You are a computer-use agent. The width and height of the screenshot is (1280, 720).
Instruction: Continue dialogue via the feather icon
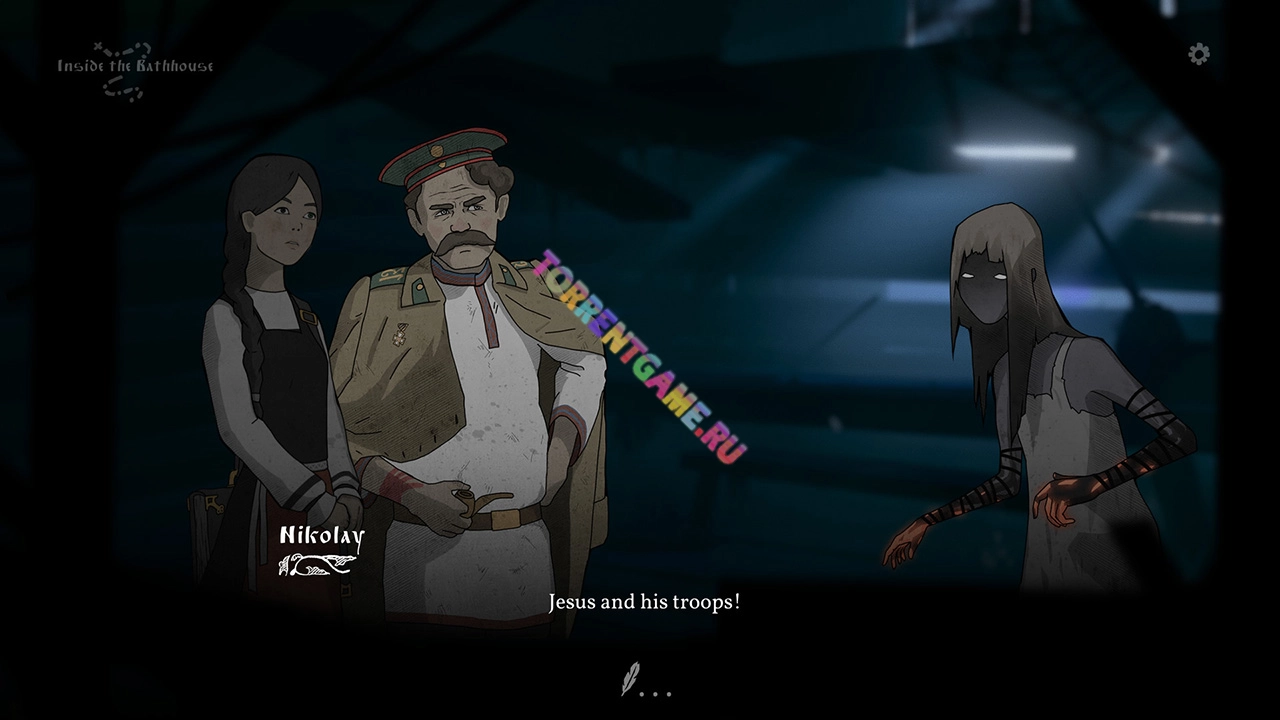pyautogui.click(x=631, y=682)
